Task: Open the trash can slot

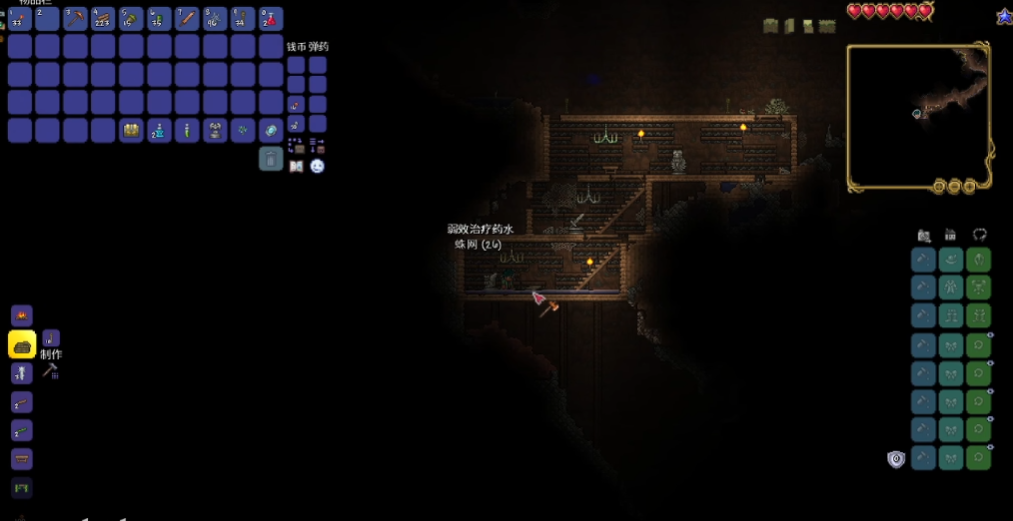Action: click(271, 158)
